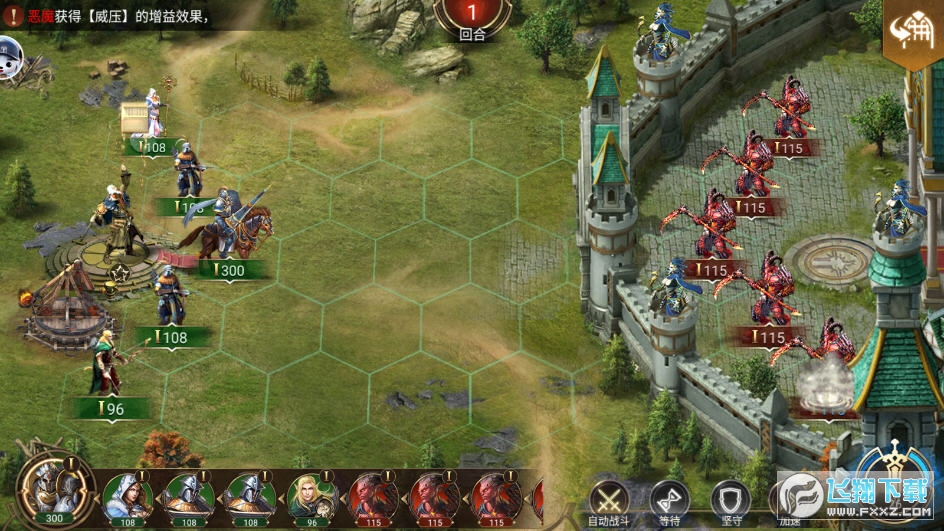Screen dimensions: 944x531
Task: Open the battle log message about 威压
Action: point(110,15)
